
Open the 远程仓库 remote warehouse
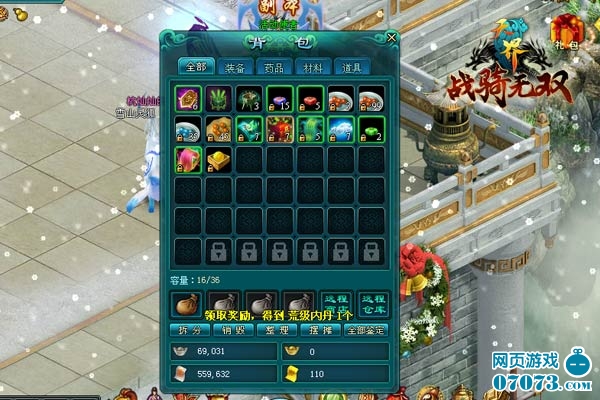pos(373,304)
